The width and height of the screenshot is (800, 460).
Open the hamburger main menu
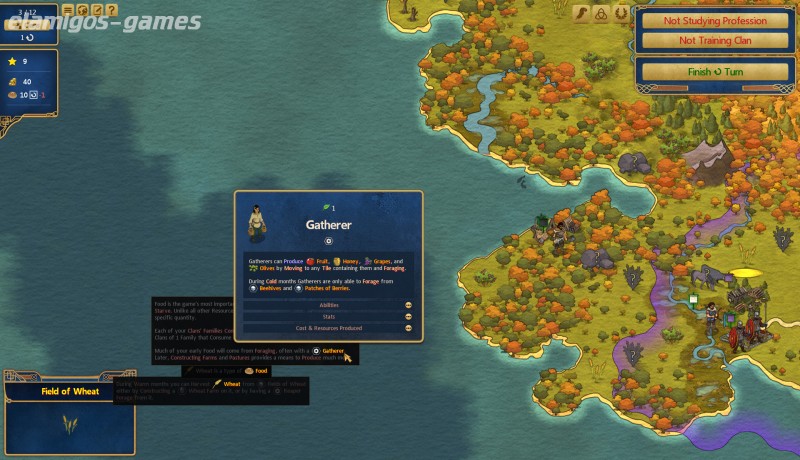pos(68,9)
